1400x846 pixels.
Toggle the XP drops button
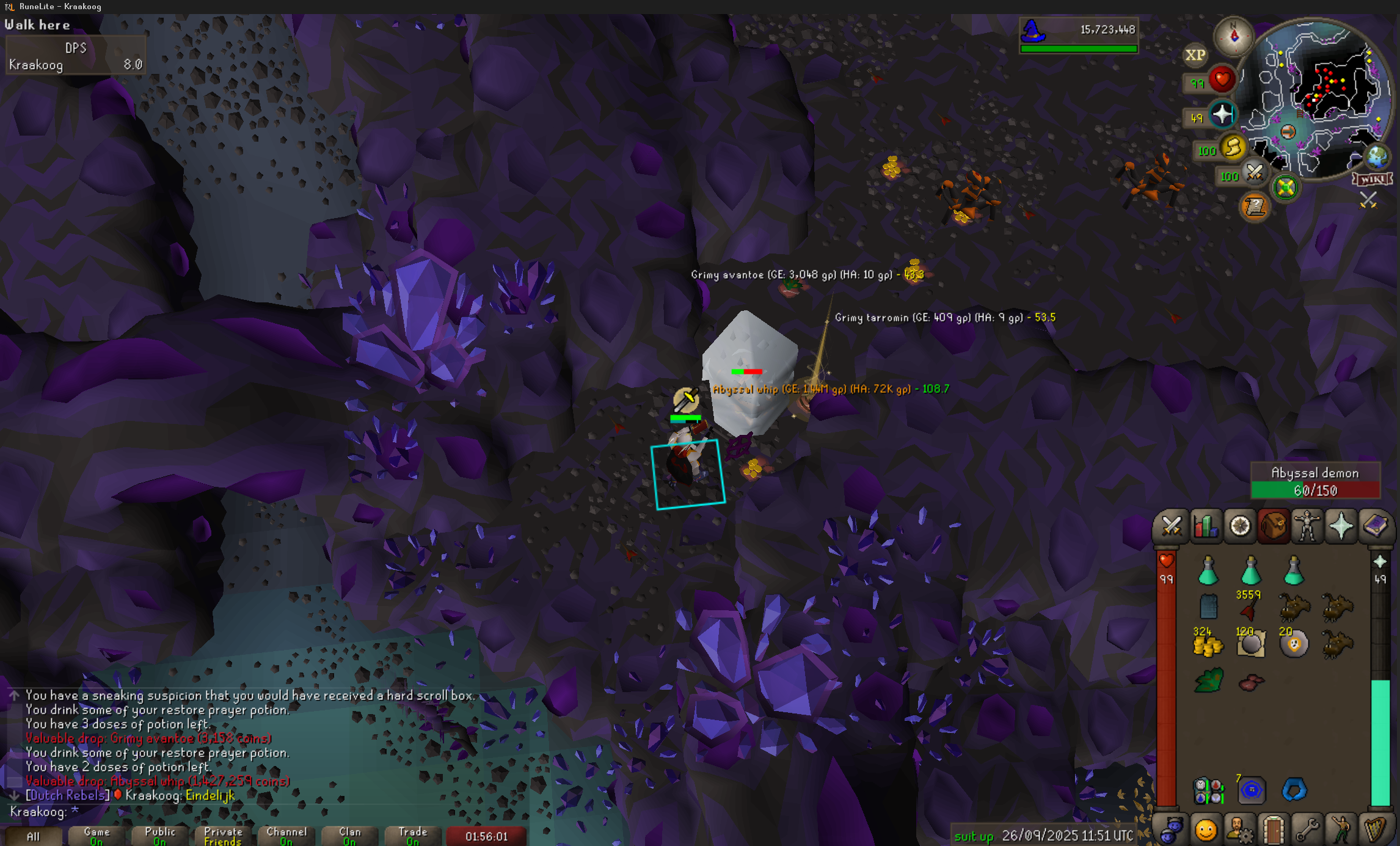click(1195, 56)
